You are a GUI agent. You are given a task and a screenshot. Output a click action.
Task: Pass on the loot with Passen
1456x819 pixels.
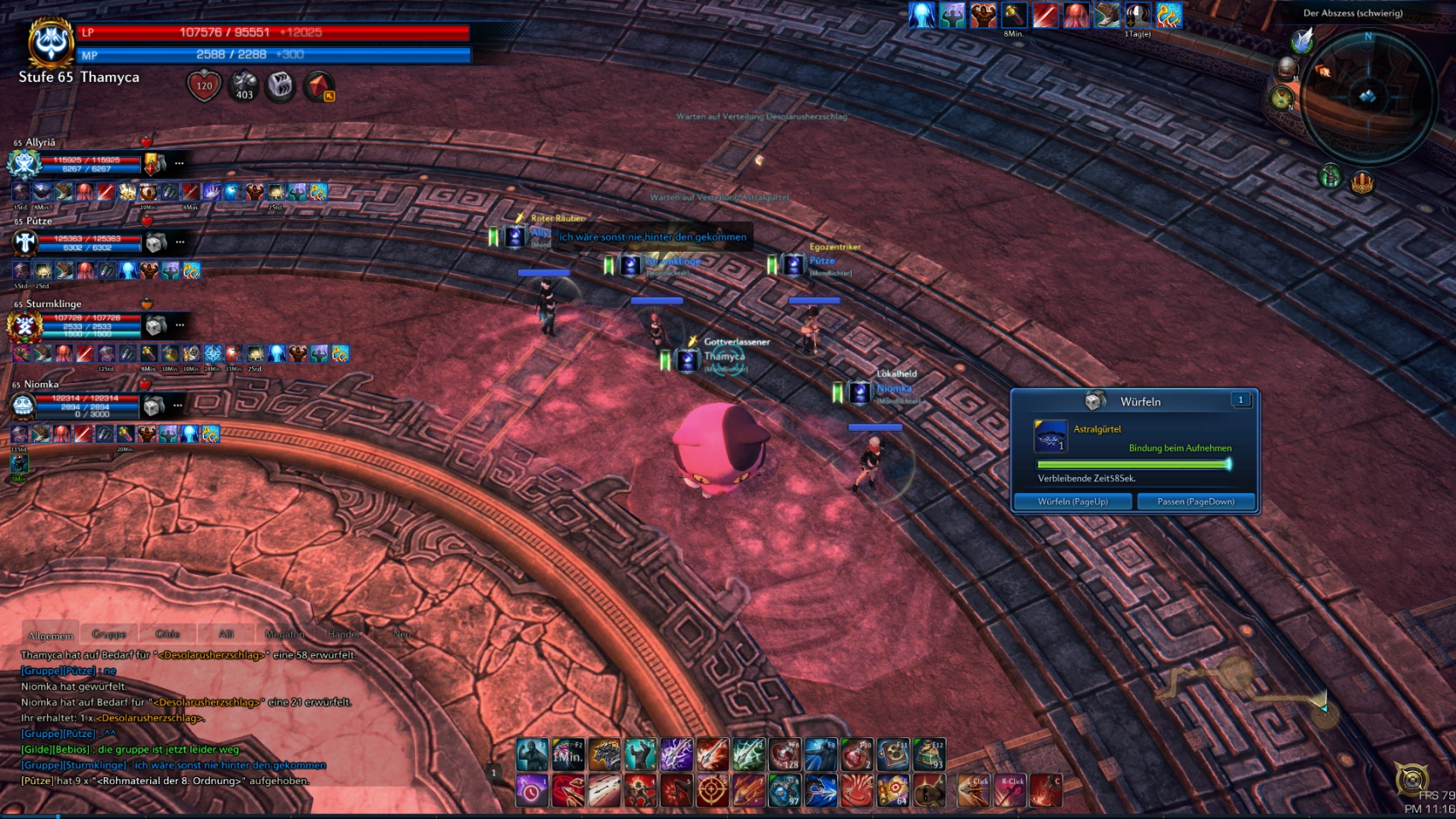[1196, 502]
